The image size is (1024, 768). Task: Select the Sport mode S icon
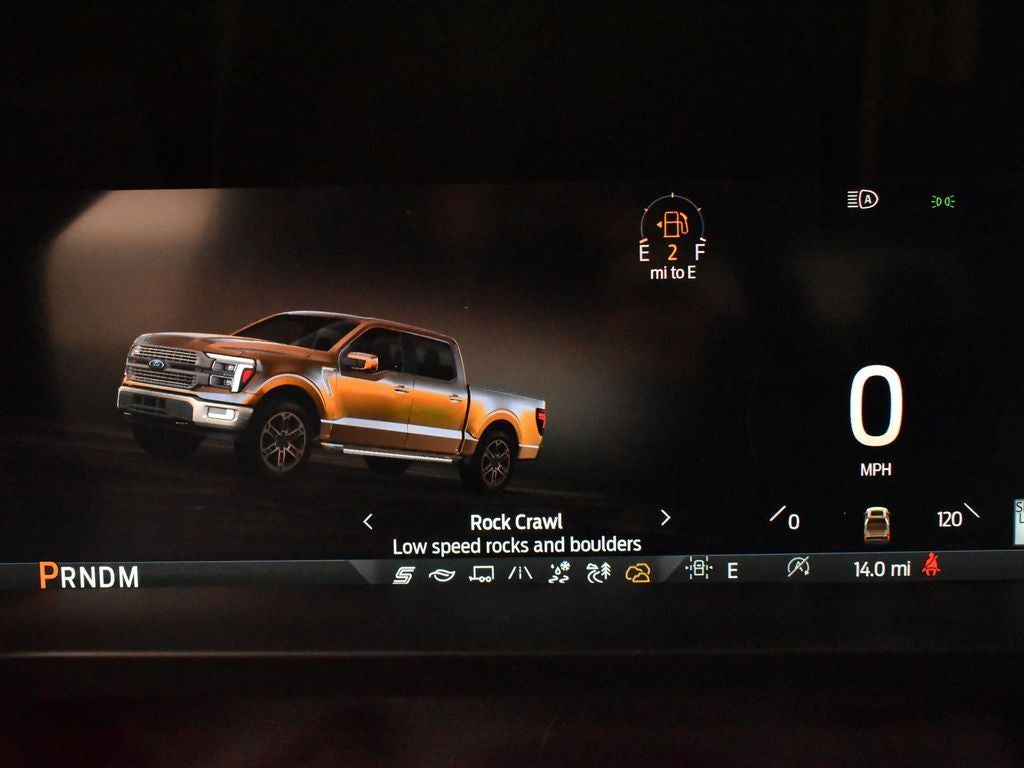tap(403, 573)
